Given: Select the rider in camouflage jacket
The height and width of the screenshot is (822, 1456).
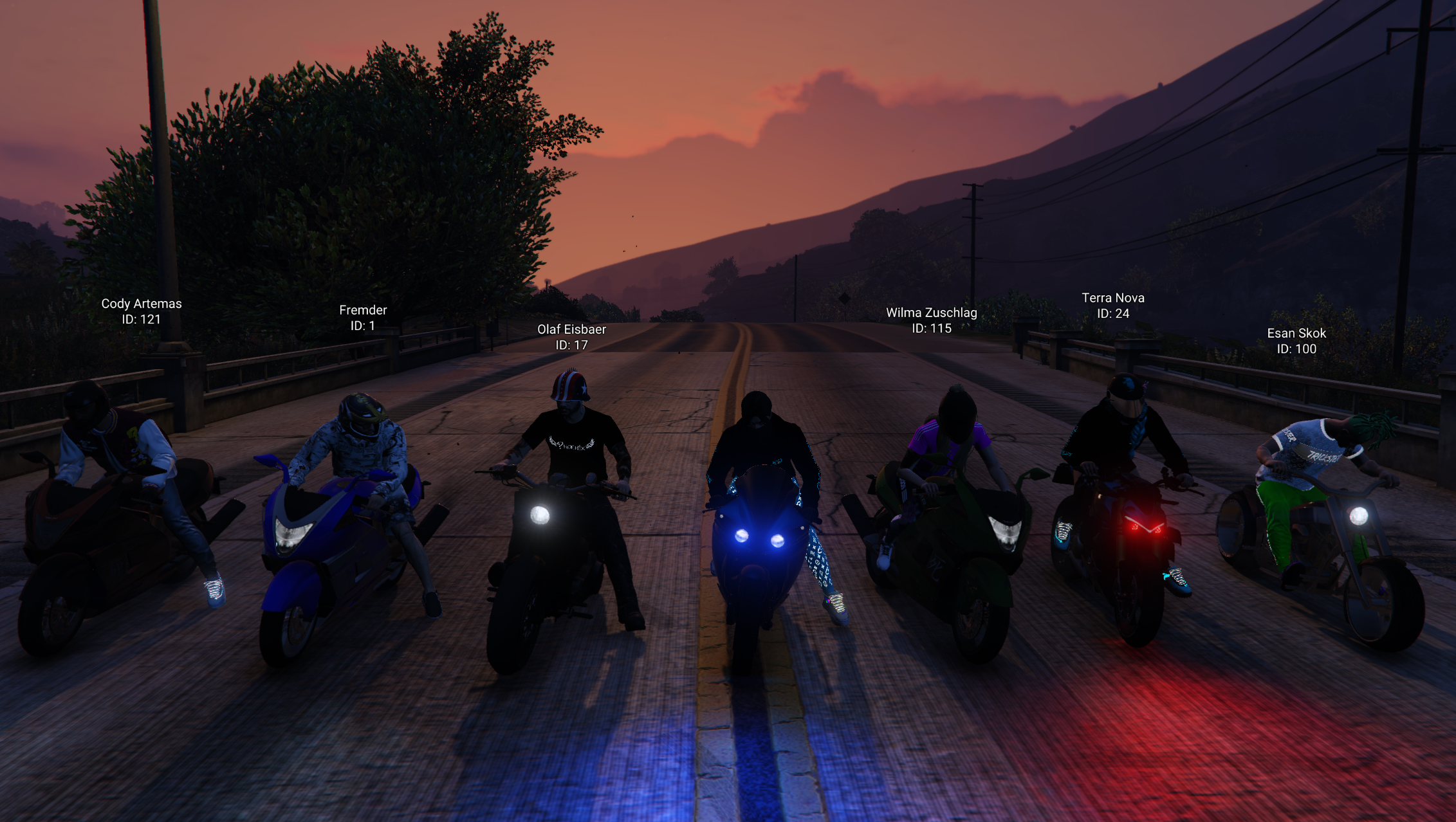Looking at the screenshot, I should (x=360, y=450).
